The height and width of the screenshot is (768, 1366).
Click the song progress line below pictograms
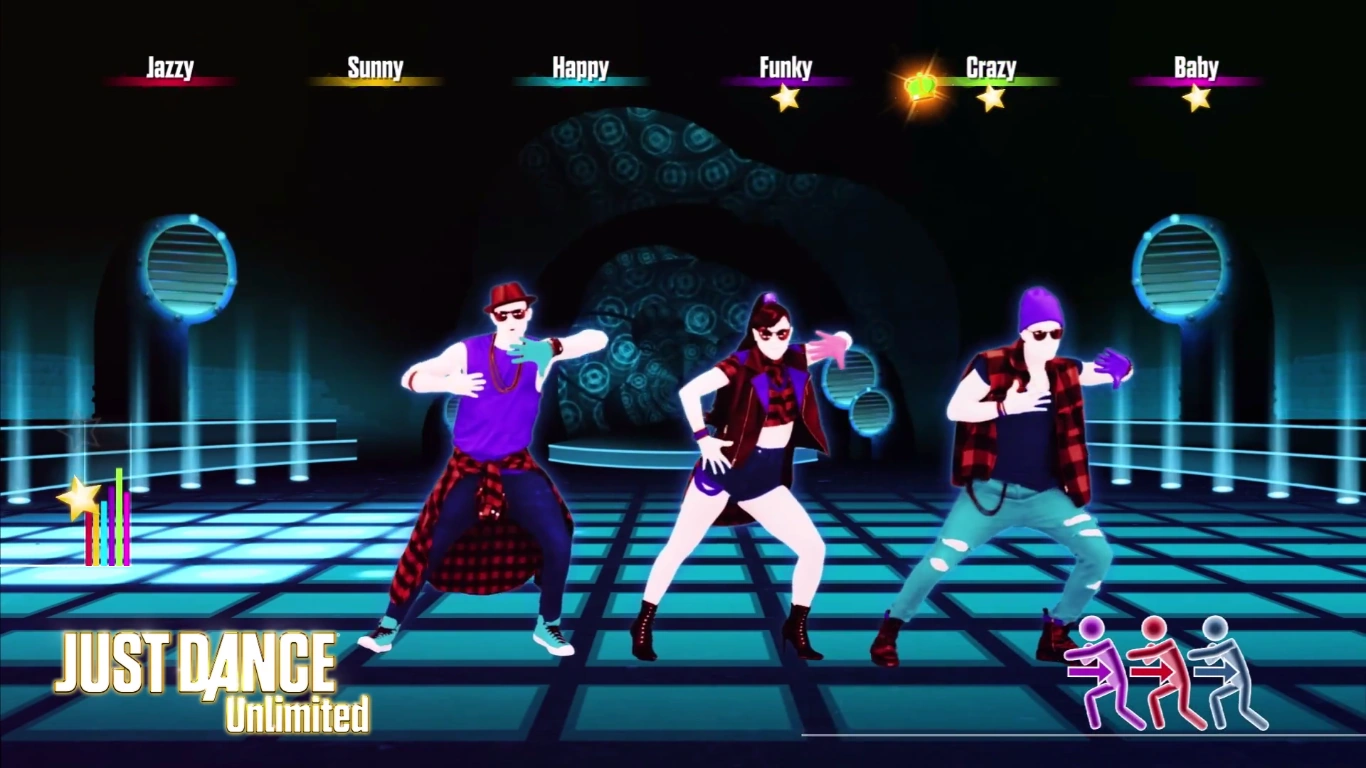tap(1080, 737)
